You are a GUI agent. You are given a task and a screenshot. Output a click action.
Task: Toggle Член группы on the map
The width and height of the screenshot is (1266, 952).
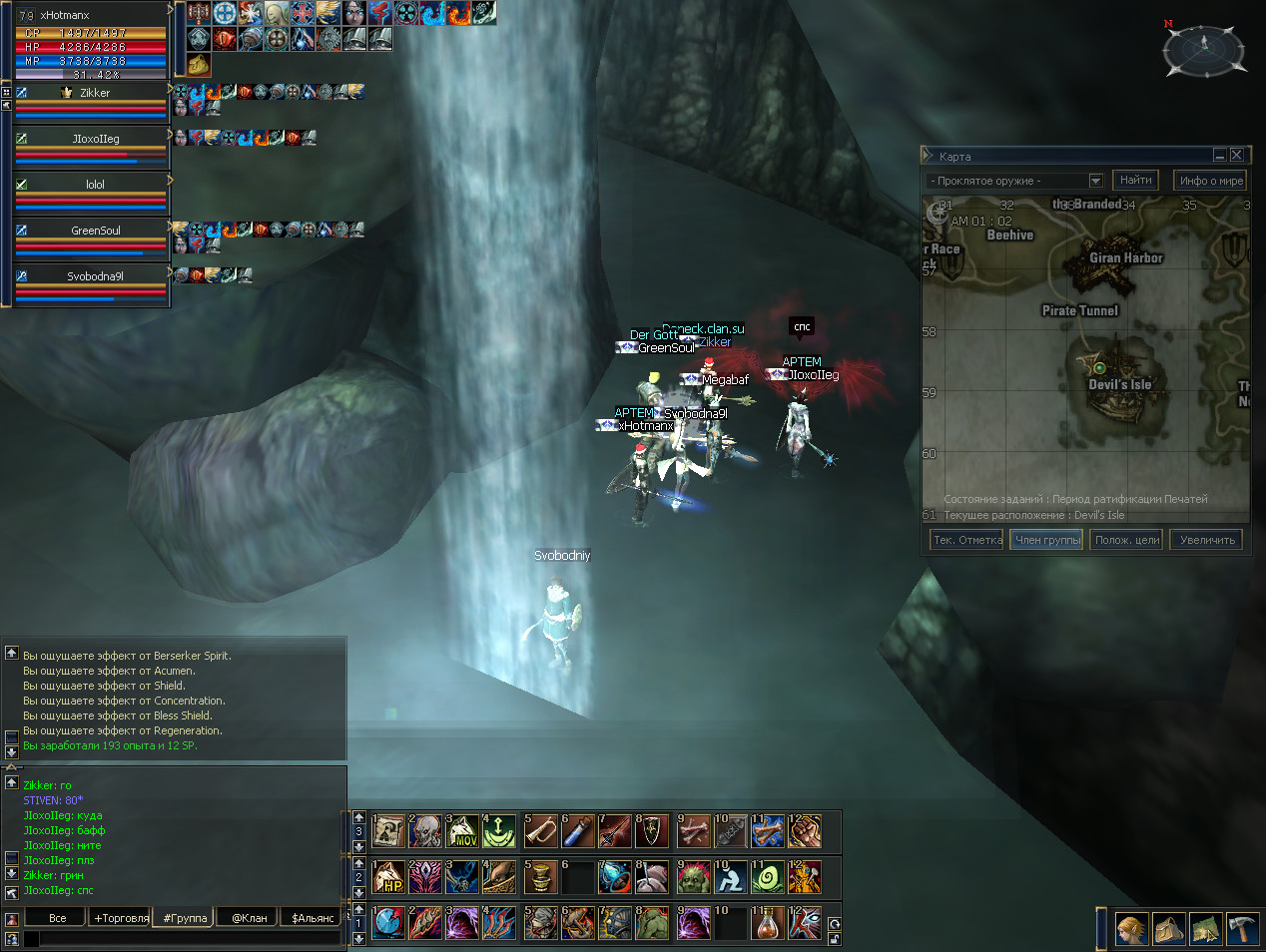pos(1046,540)
